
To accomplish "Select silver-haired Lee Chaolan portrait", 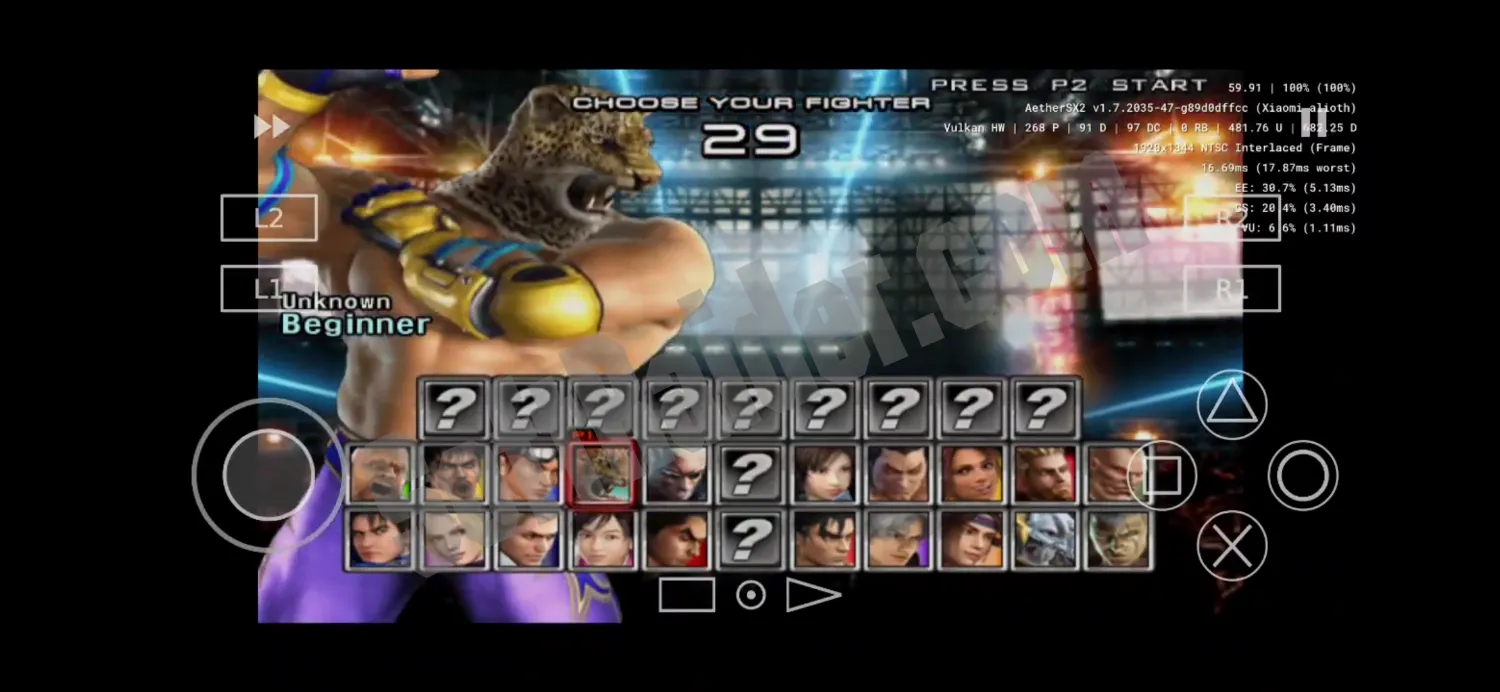I will click(x=897, y=540).
